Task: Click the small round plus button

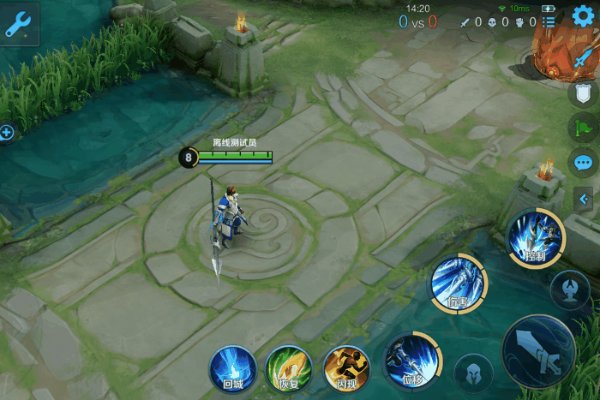Action: tap(6, 132)
